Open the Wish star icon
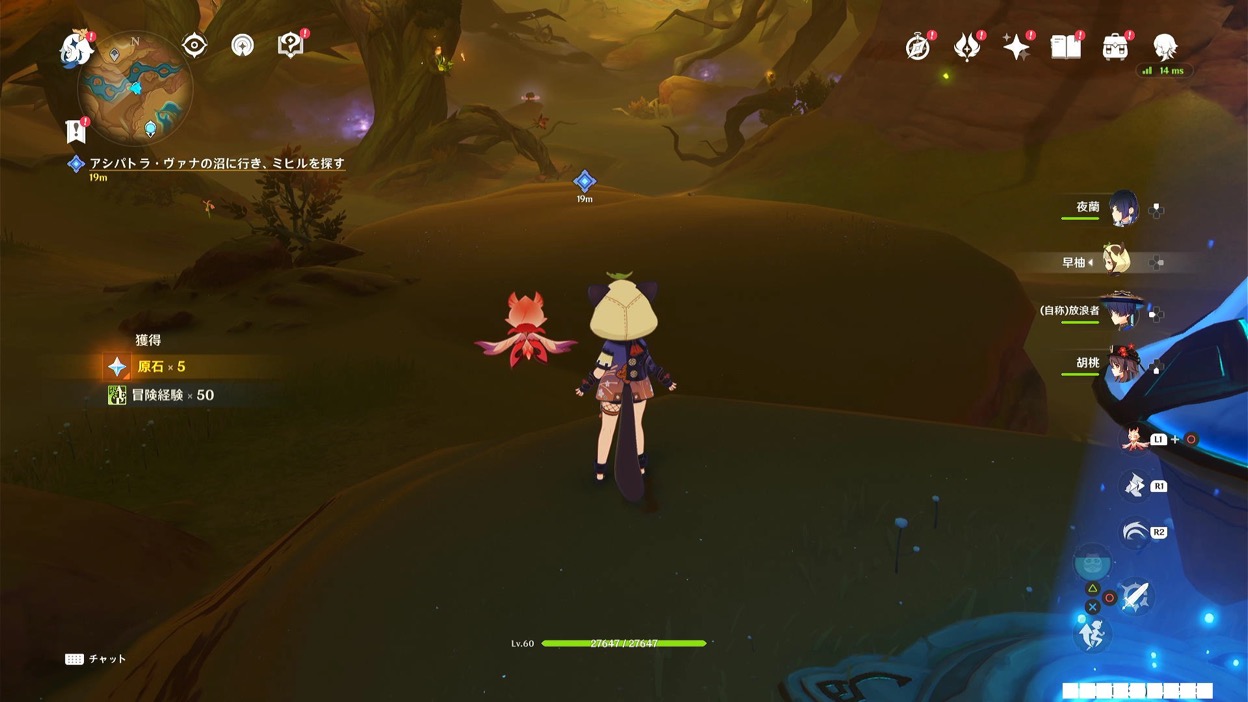The image size is (1248, 702). (x=1016, y=46)
